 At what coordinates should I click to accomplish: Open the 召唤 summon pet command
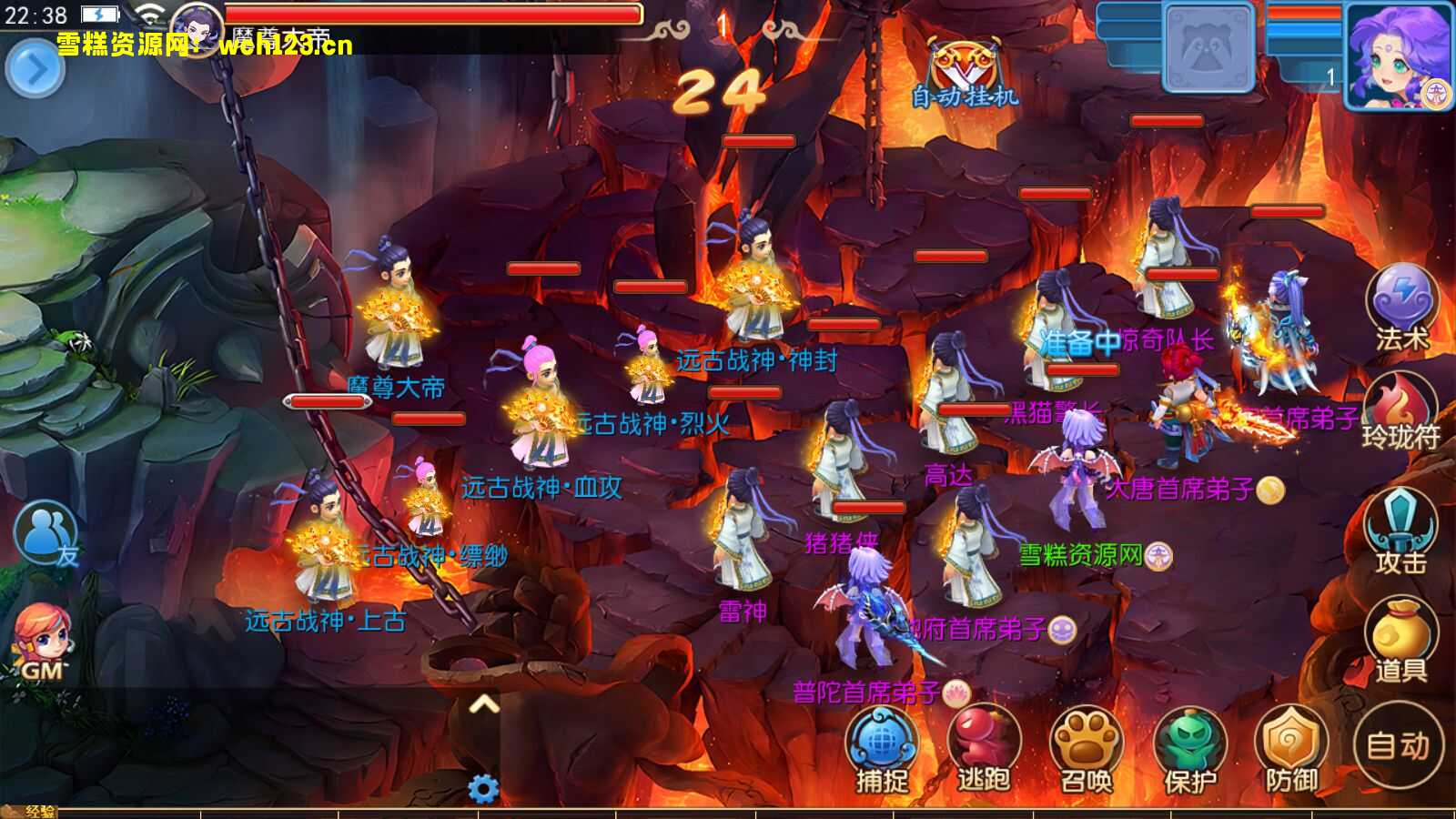(1087, 750)
